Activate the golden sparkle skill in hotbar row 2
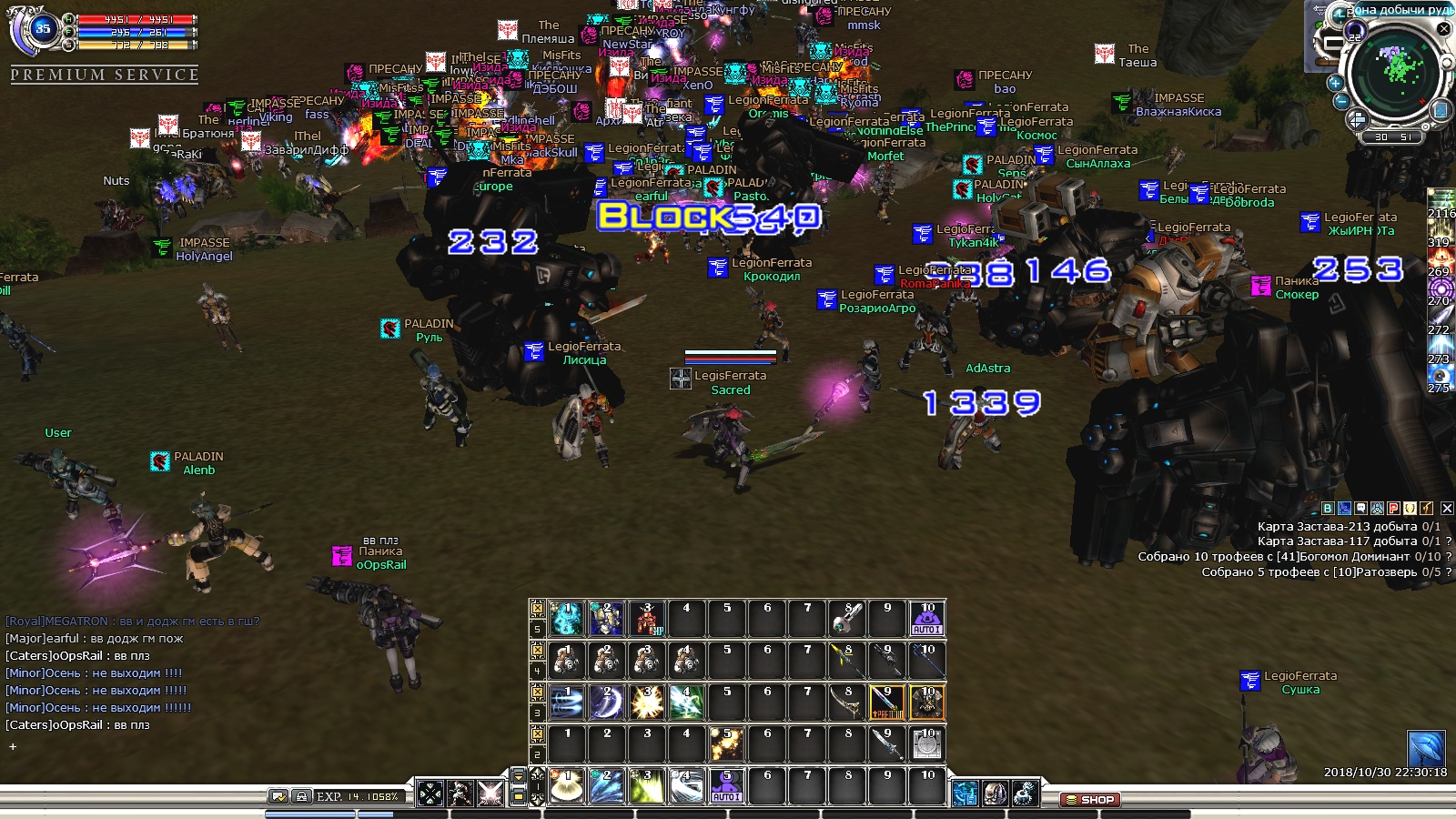The width and height of the screenshot is (1456, 819). pos(726,744)
